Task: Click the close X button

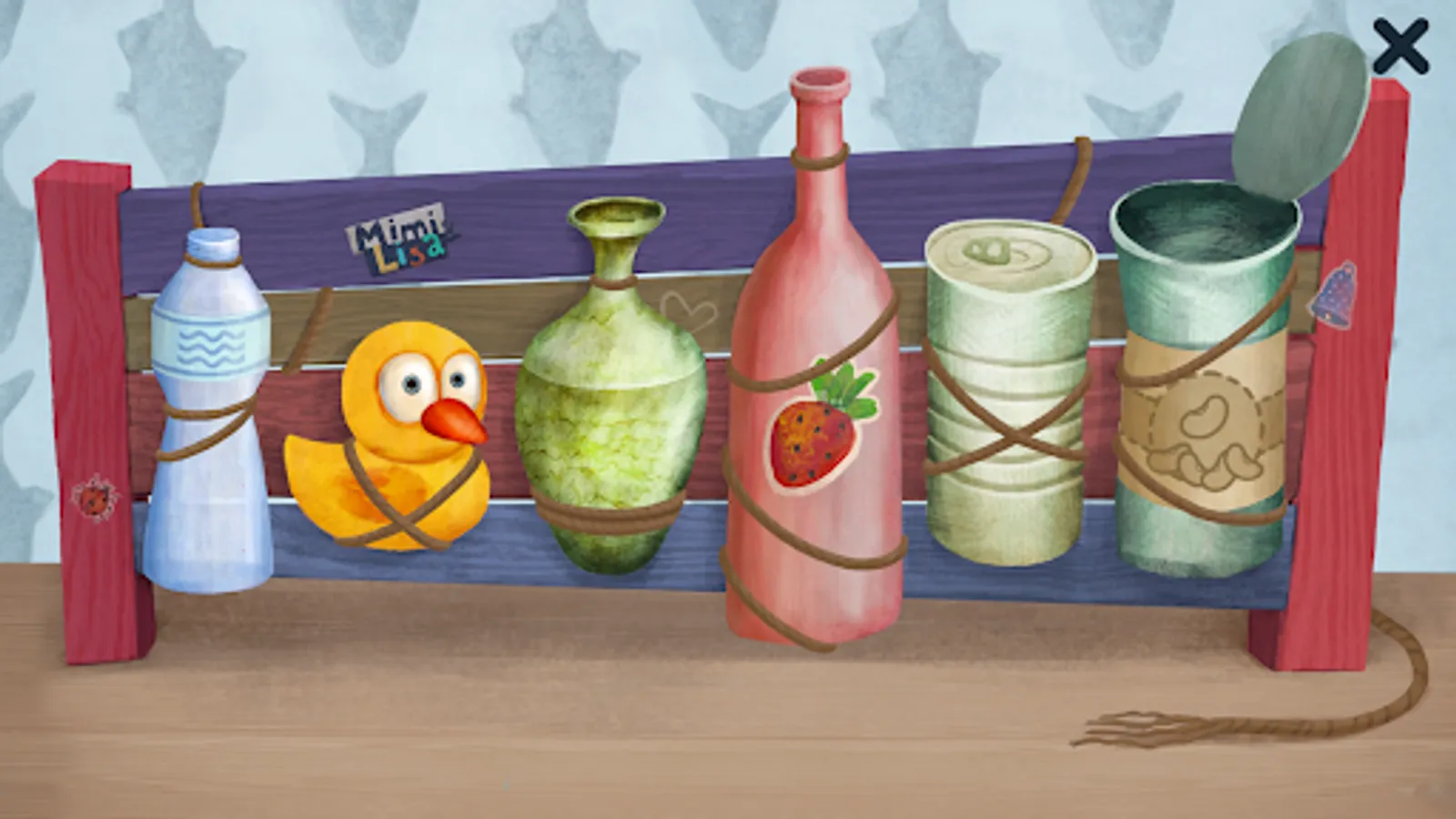Action: click(1402, 46)
